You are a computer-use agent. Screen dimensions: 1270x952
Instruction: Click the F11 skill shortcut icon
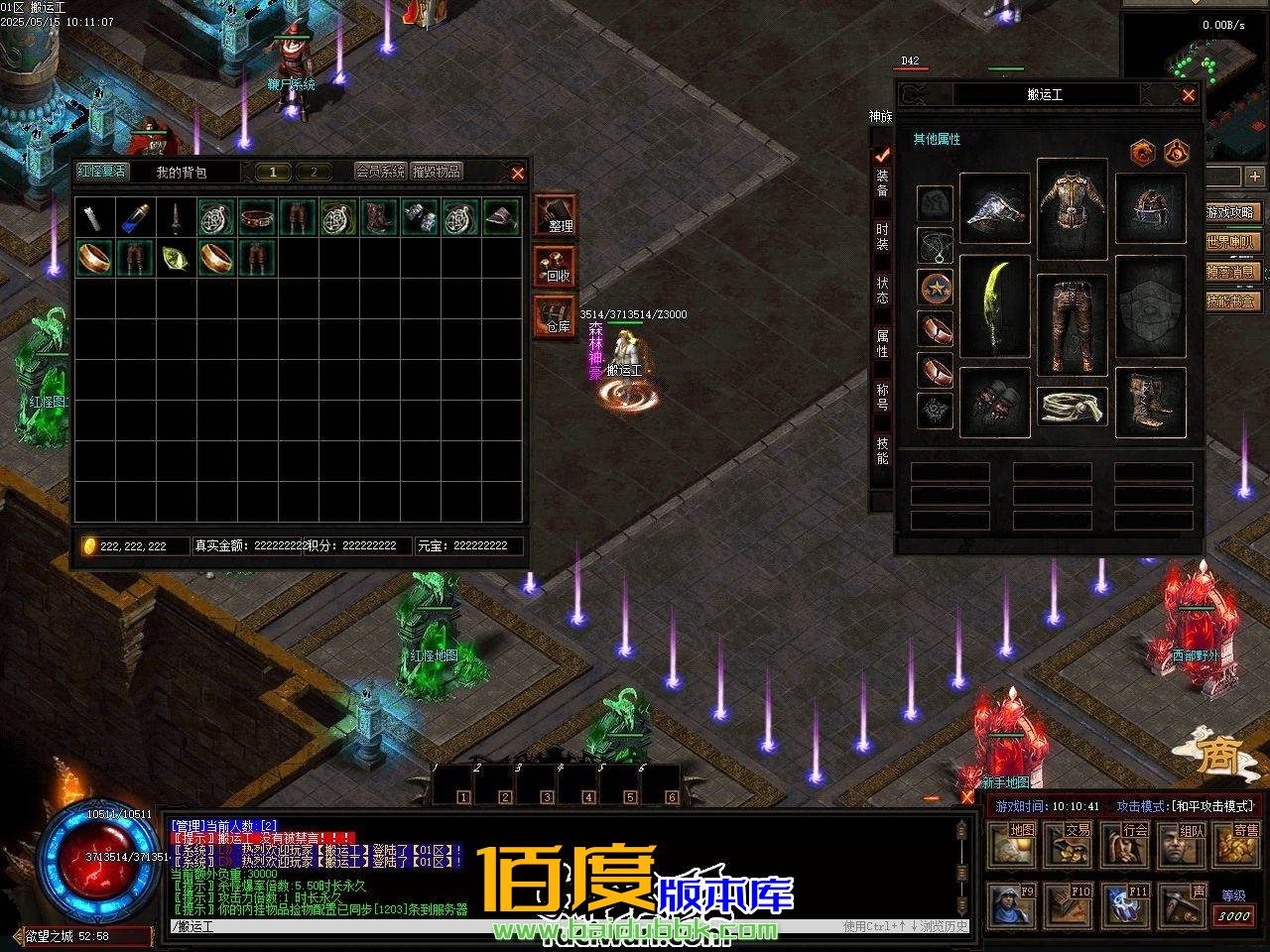click(x=1124, y=907)
